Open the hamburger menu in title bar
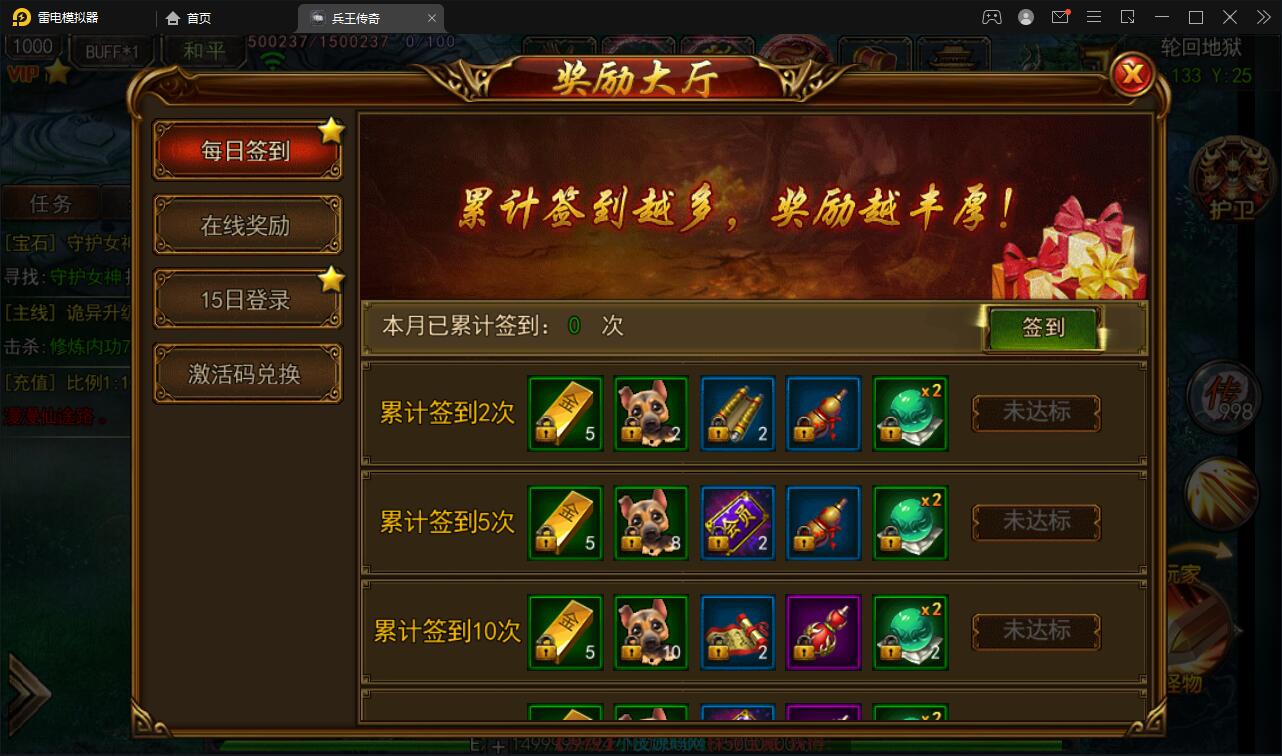 [1094, 16]
